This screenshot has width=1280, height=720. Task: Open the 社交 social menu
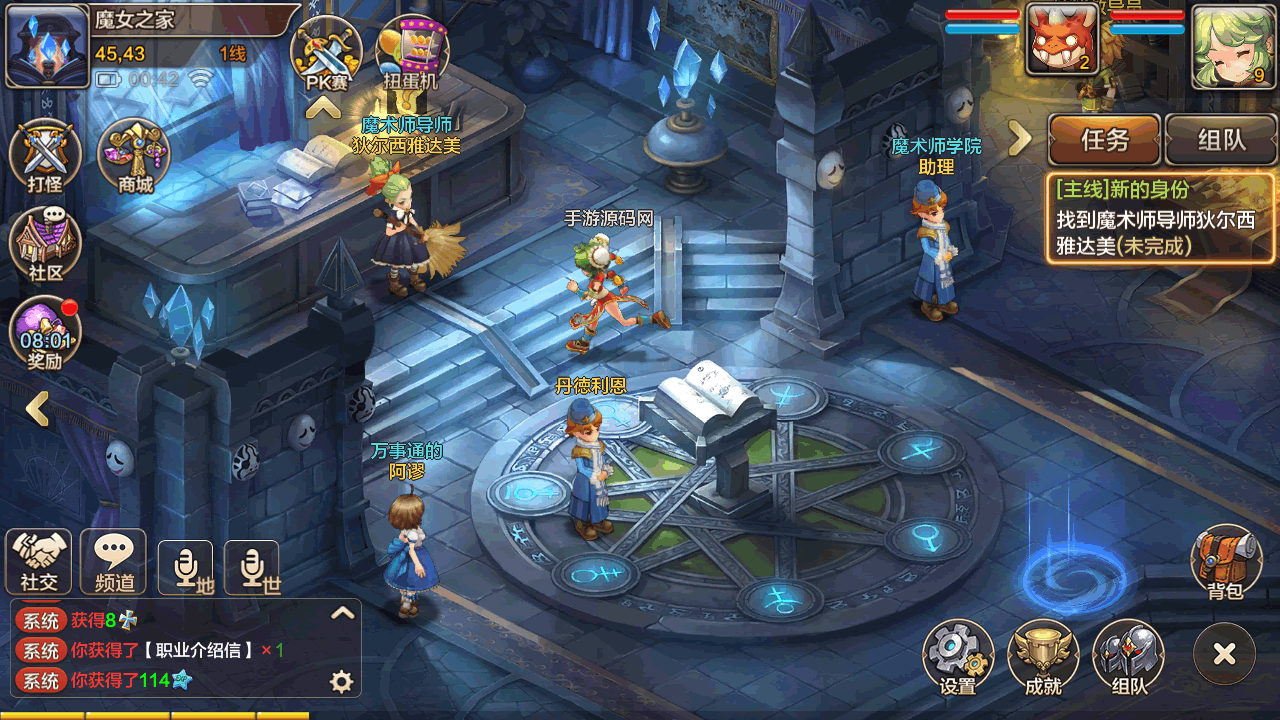[x=38, y=561]
